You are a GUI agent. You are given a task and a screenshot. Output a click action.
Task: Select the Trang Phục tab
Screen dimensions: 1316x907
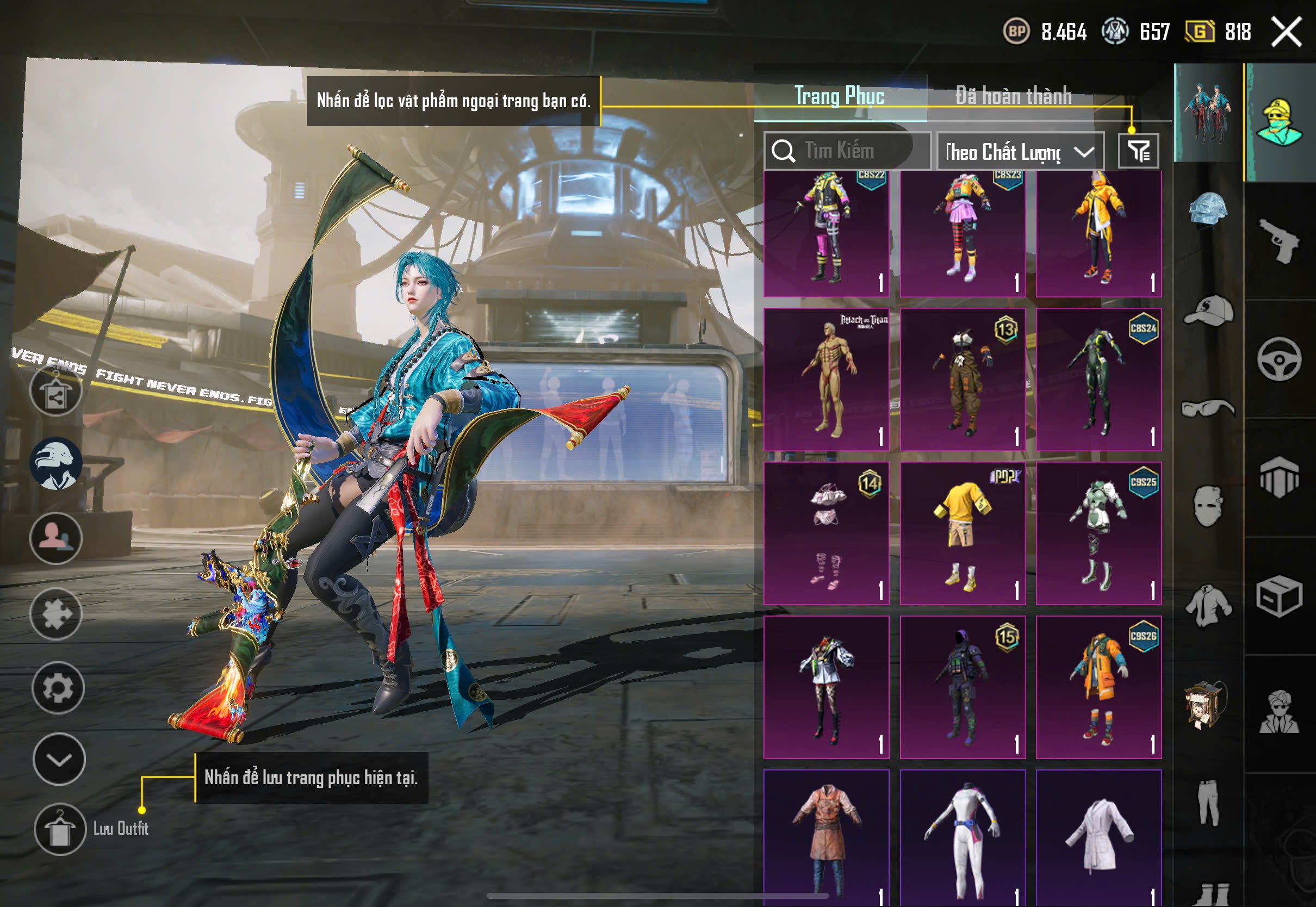pos(839,96)
